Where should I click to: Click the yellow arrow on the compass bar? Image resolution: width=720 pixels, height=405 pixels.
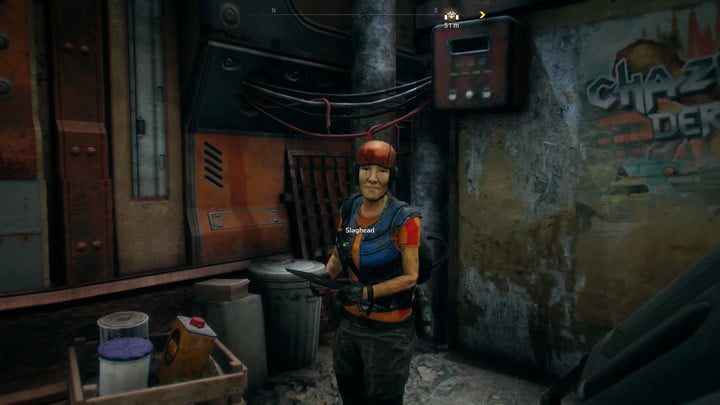[482, 15]
